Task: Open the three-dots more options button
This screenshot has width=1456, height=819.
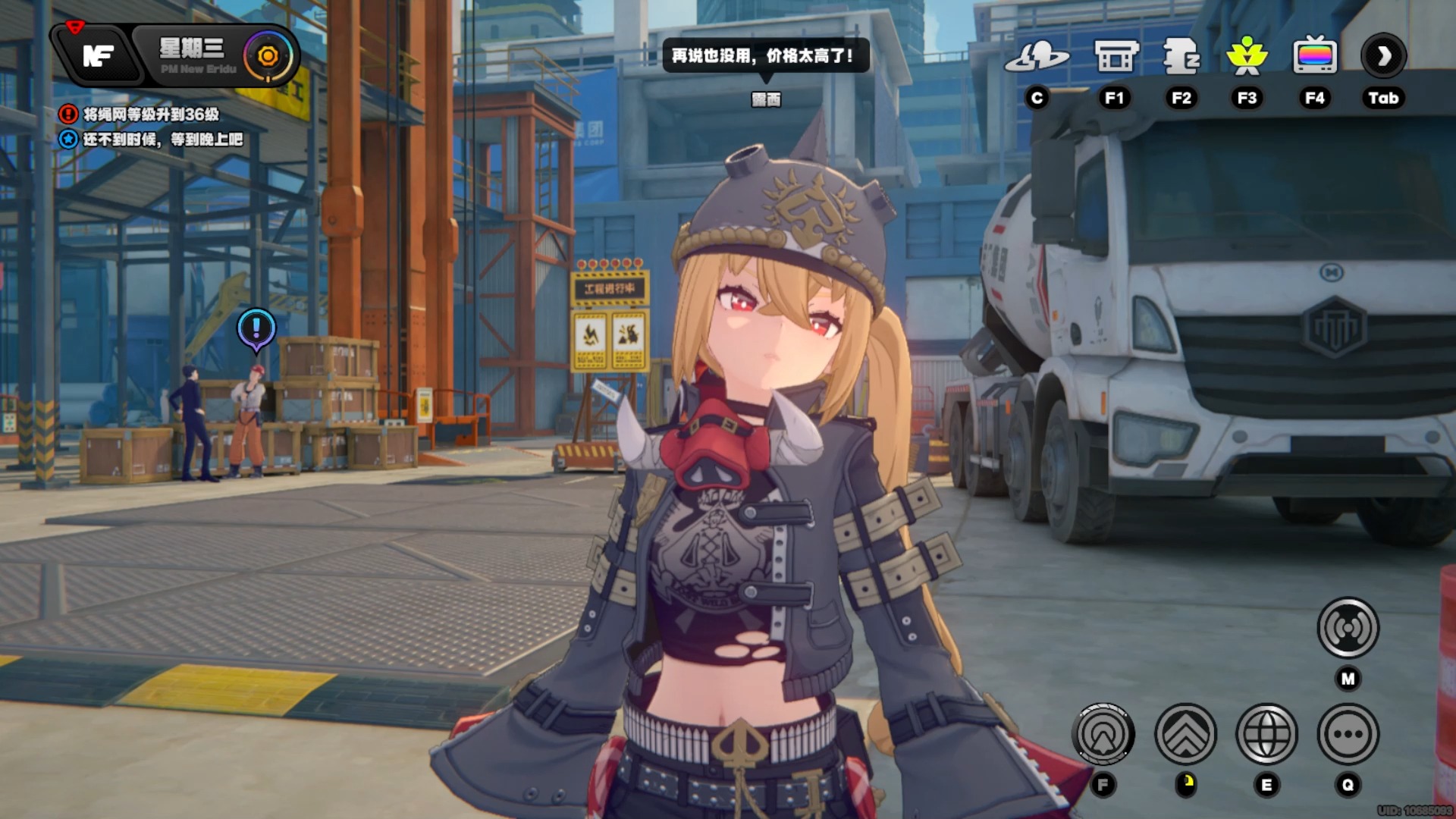Action: pyautogui.click(x=1348, y=734)
